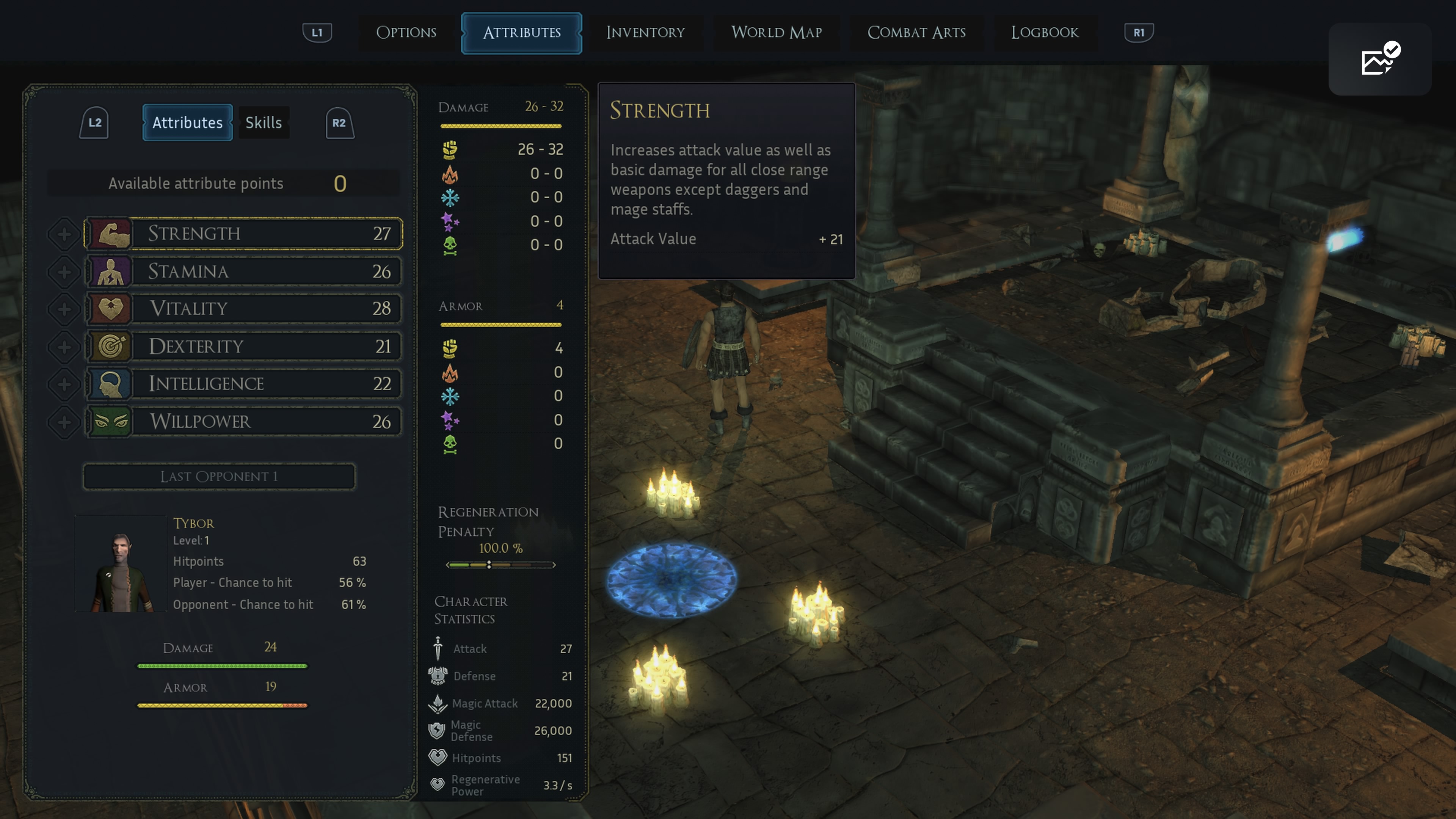Pick the Intelligence attribute row
Viewport: 1456px width, 819px height.
243,384
